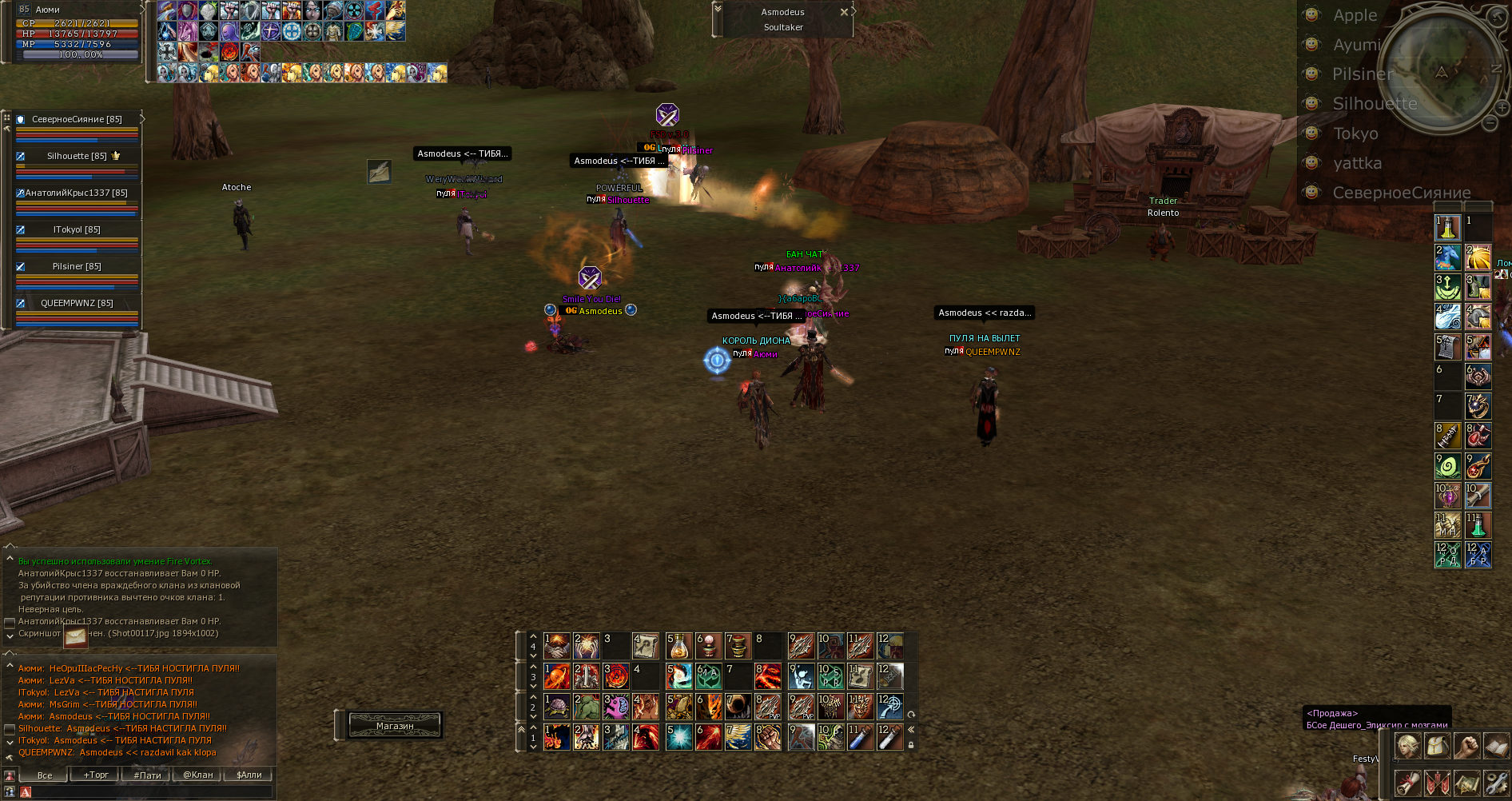Screen dimensions: 1512x801
Task: Open the @Клан clan chat tab
Action: [x=198, y=775]
